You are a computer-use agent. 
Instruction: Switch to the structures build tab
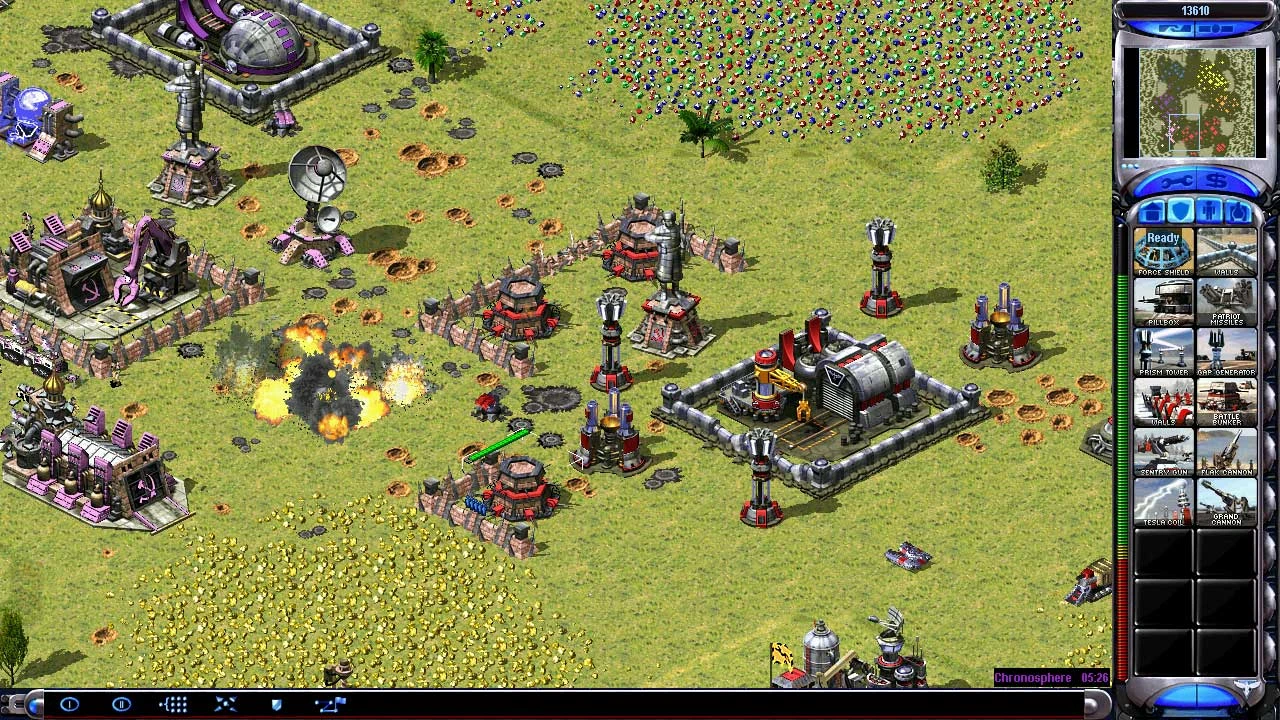(x=1151, y=212)
